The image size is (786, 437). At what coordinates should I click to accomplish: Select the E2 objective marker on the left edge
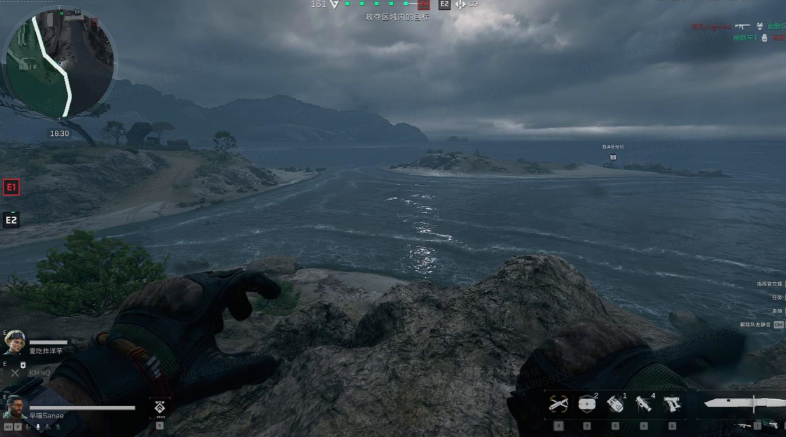coord(11,220)
